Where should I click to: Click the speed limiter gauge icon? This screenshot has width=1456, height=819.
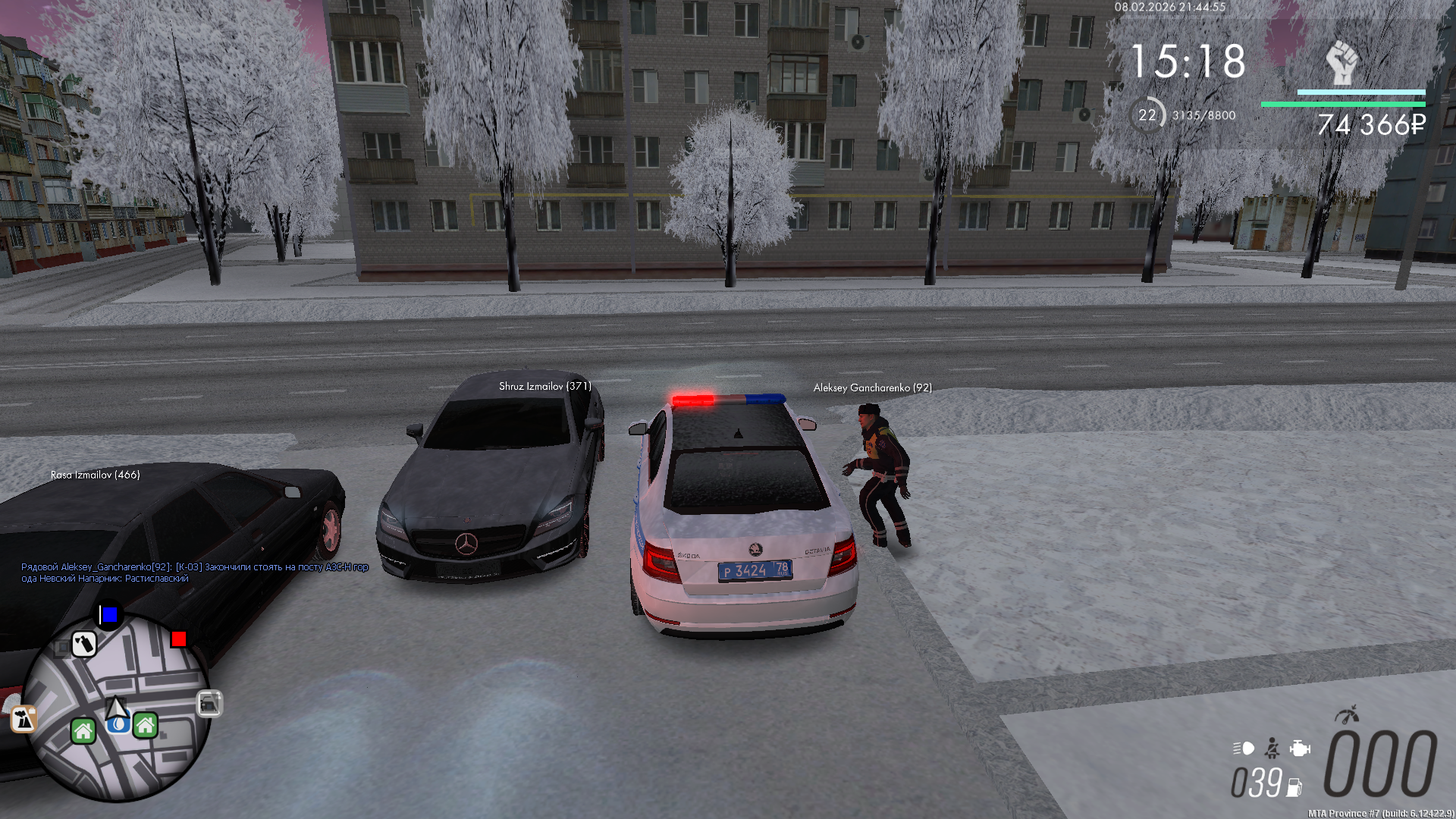[1347, 714]
